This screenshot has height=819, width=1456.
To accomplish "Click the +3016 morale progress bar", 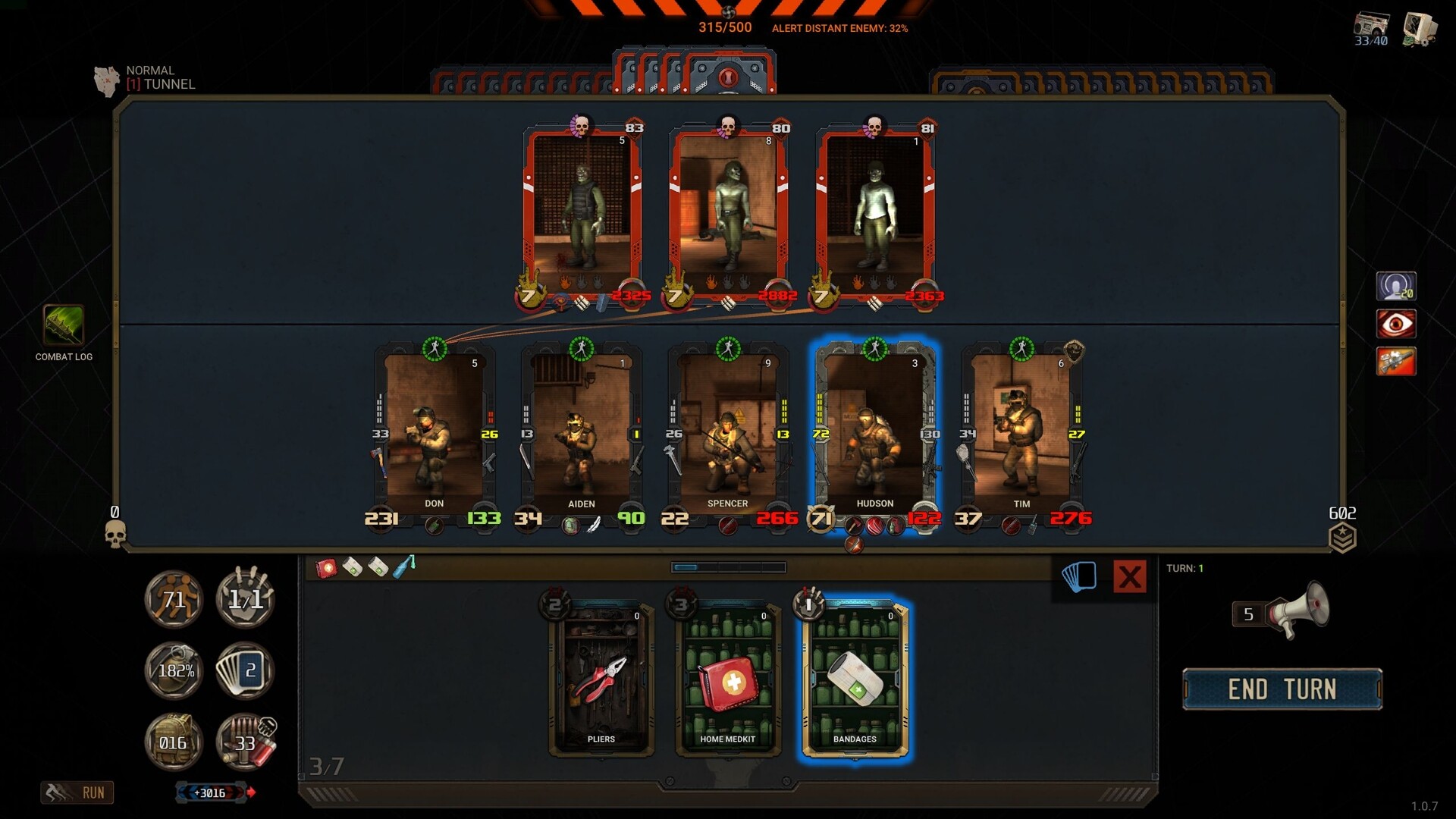I will 211,792.
